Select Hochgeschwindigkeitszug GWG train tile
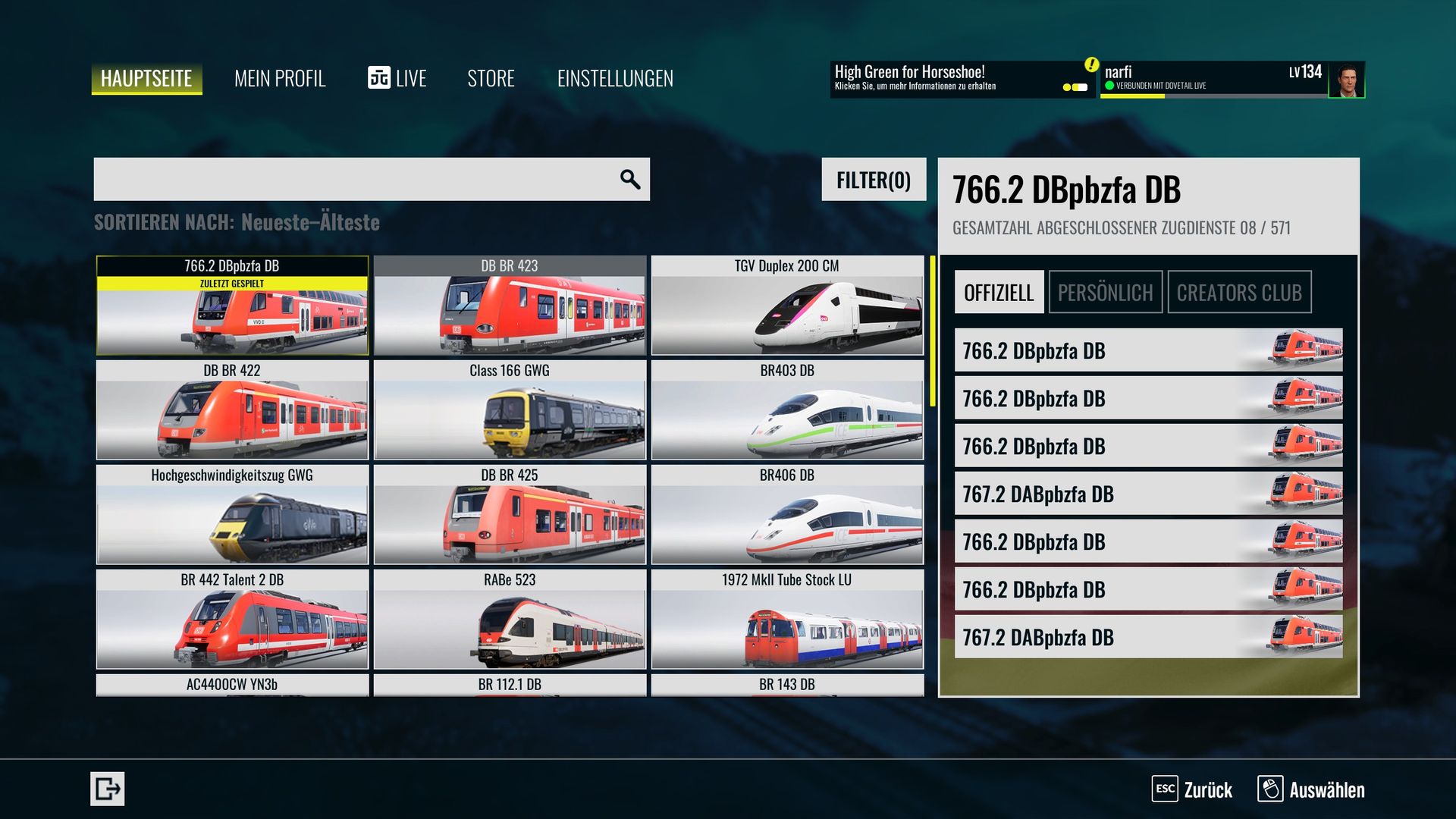The height and width of the screenshot is (819, 1456). coord(232,515)
